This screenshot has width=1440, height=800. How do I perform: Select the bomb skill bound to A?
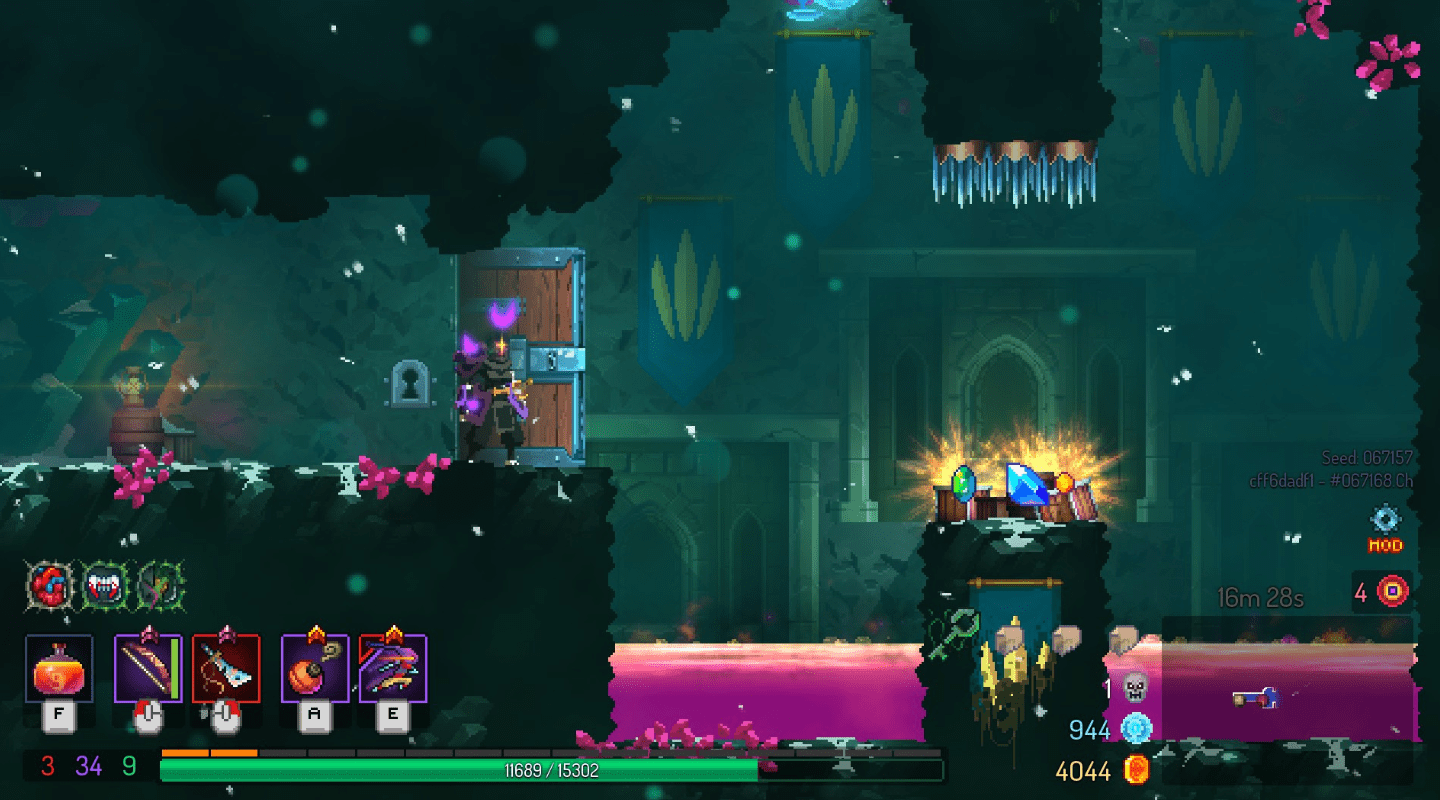[x=312, y=670]
